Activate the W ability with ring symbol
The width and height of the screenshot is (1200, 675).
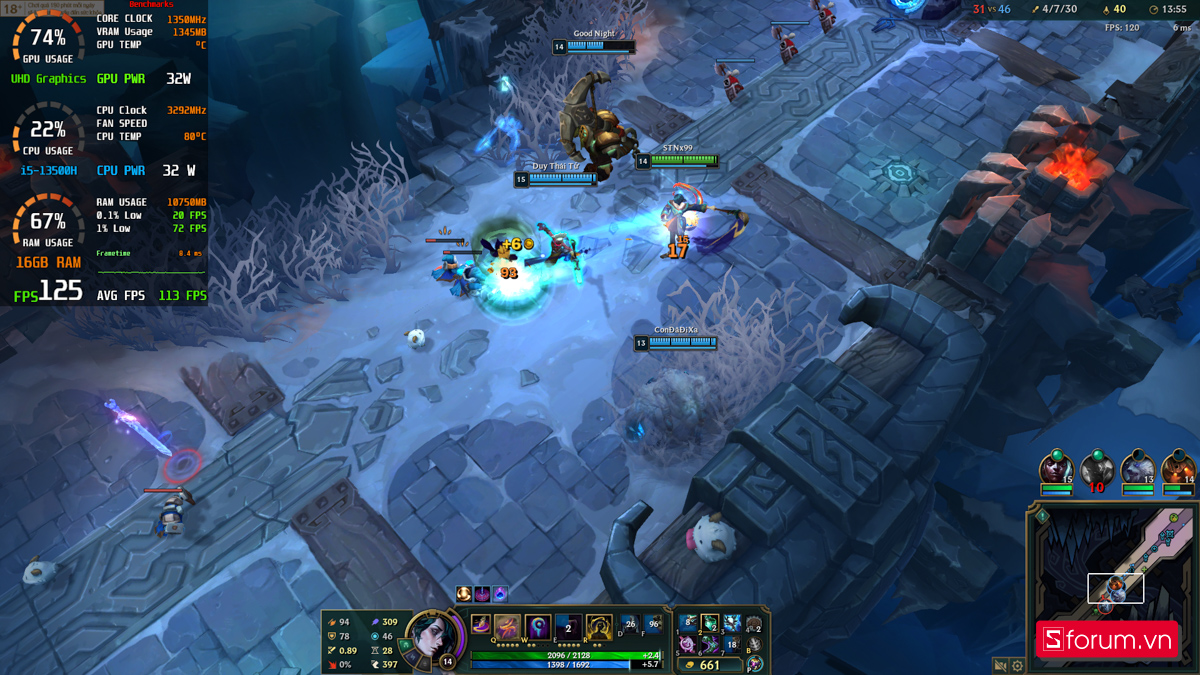pos(538,628)
